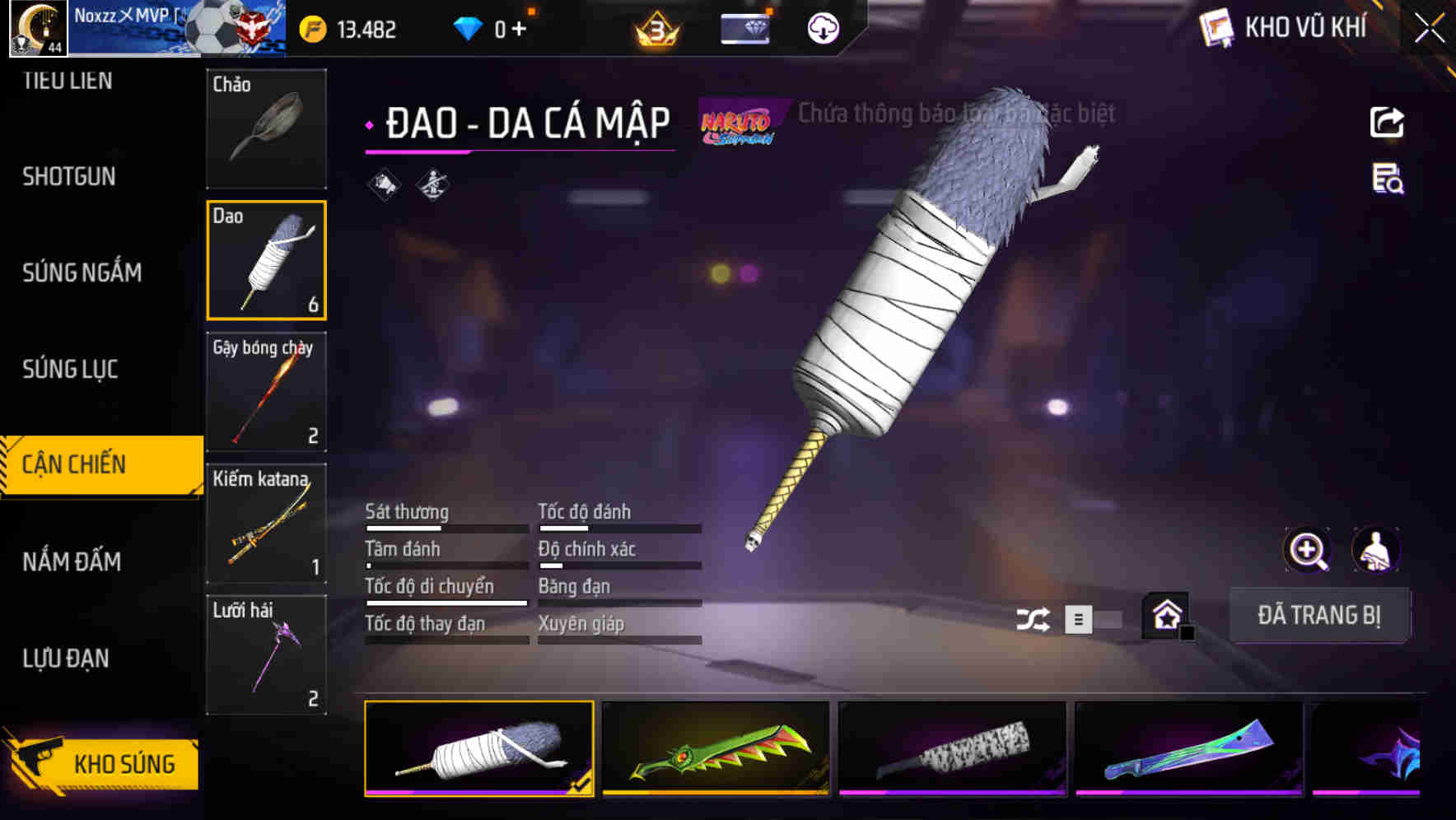Open KHO SÚNG from the sidebar
This screenshot has width=1456, height=820.
pyautogui.click(x=122, y=763)
